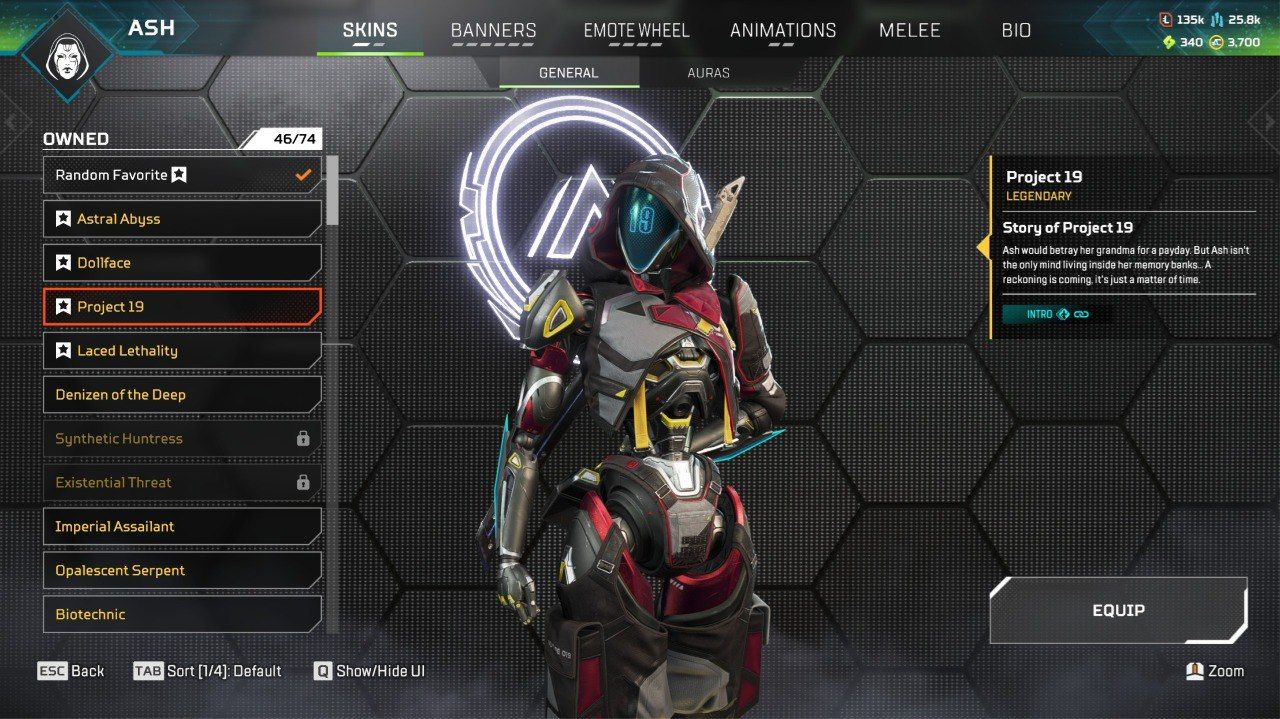Switch to the Auras sub-tab
Viewport: 1280px width, 719px height.
coord(708,73)
